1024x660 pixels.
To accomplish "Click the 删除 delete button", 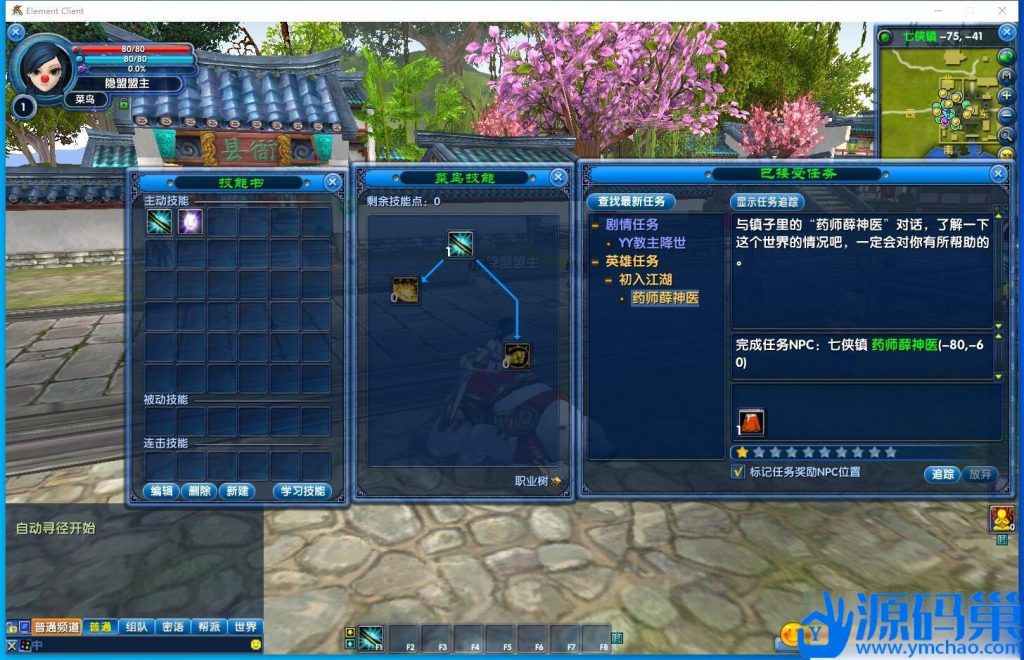I will pos(199,491).
